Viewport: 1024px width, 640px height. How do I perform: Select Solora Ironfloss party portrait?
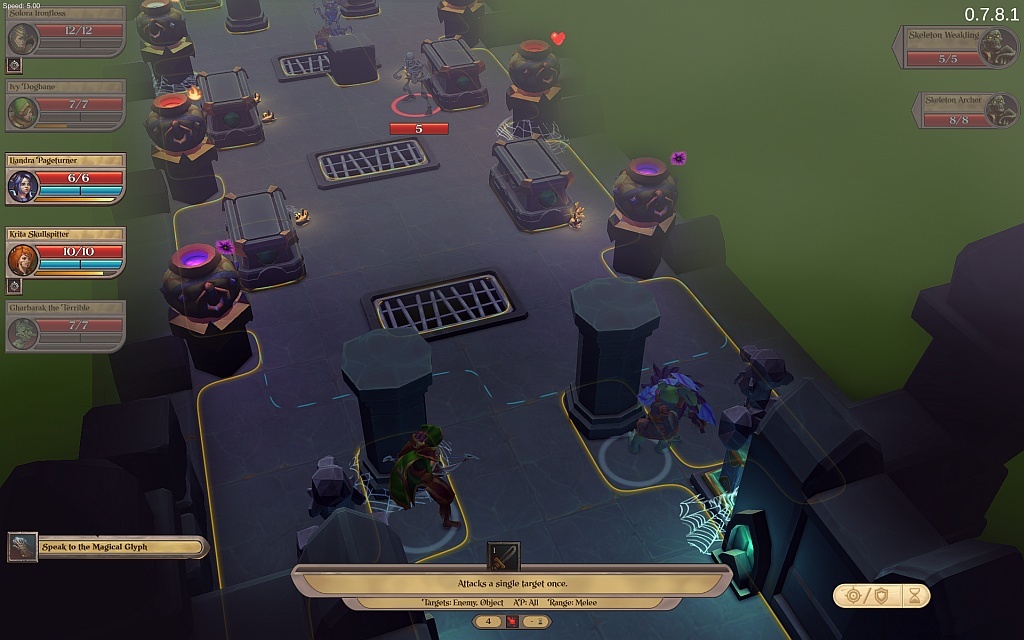[x=24, y=38]
